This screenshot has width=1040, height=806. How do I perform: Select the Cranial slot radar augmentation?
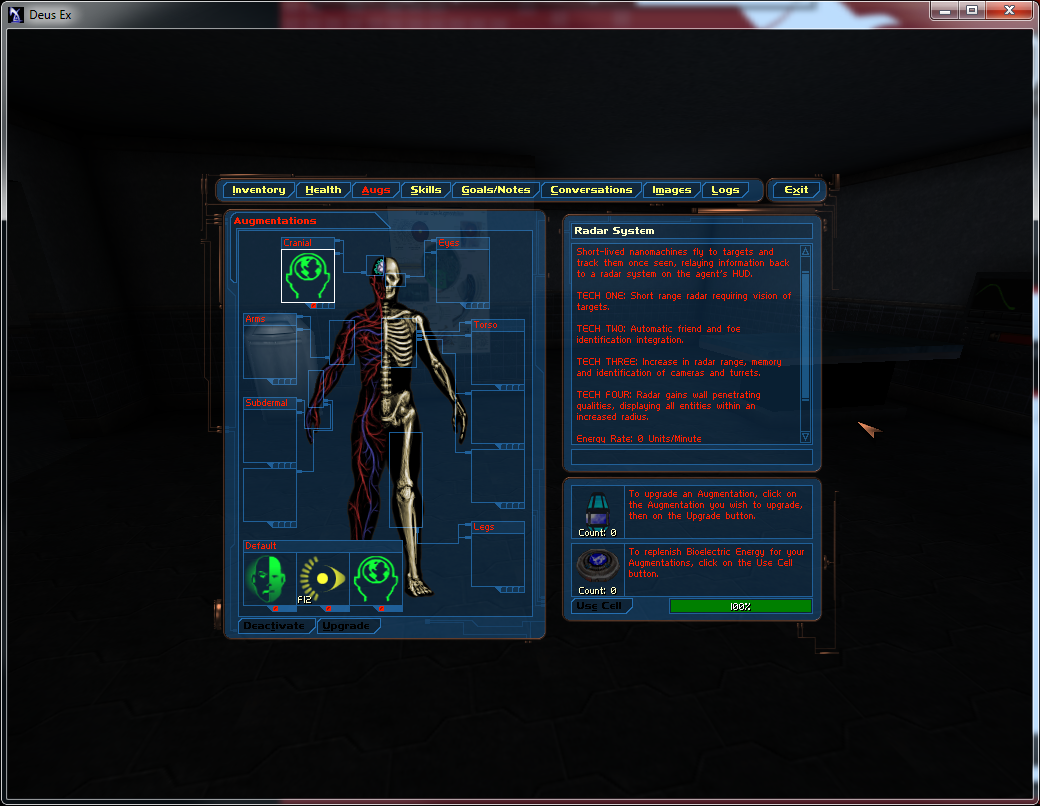(308, 275)
